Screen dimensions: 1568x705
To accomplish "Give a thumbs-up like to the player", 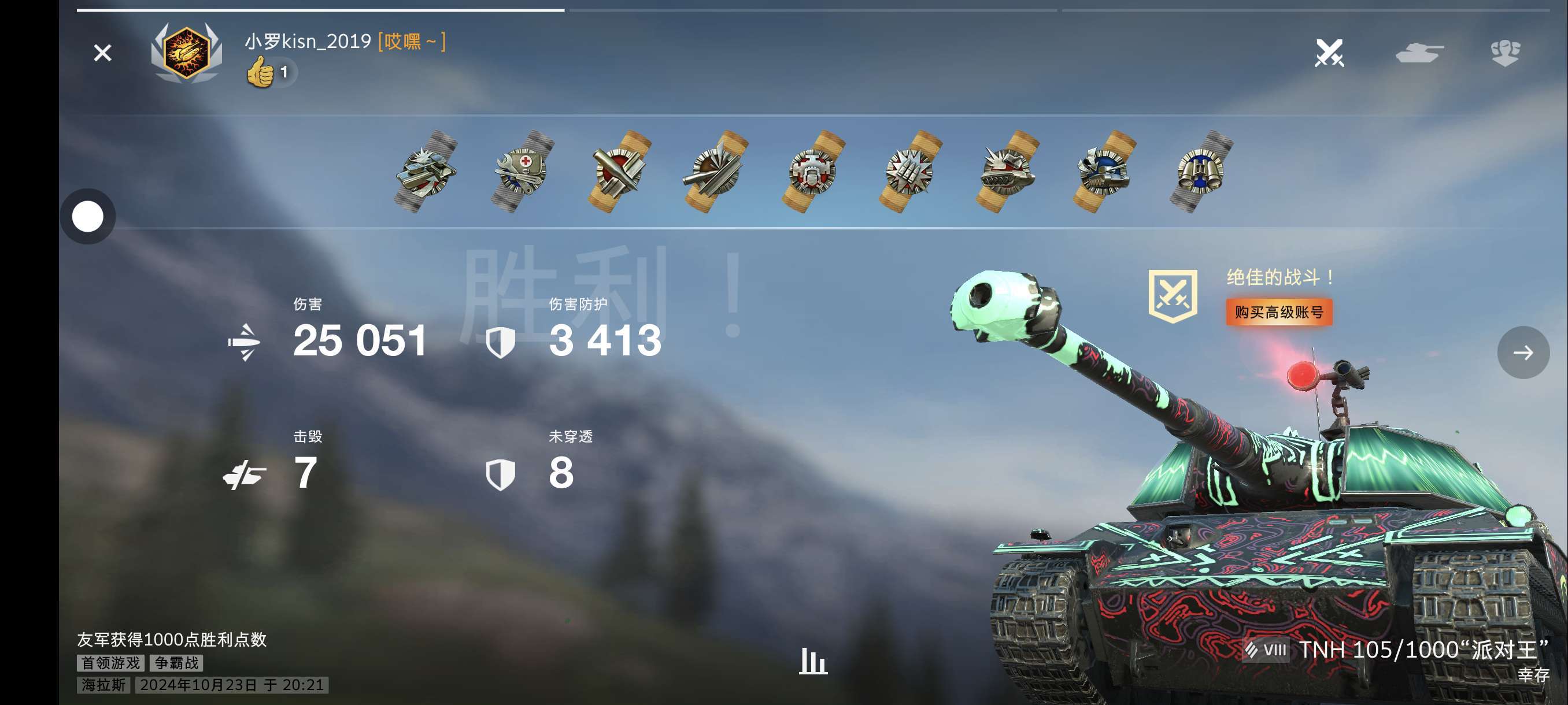I will pos(261,73).
